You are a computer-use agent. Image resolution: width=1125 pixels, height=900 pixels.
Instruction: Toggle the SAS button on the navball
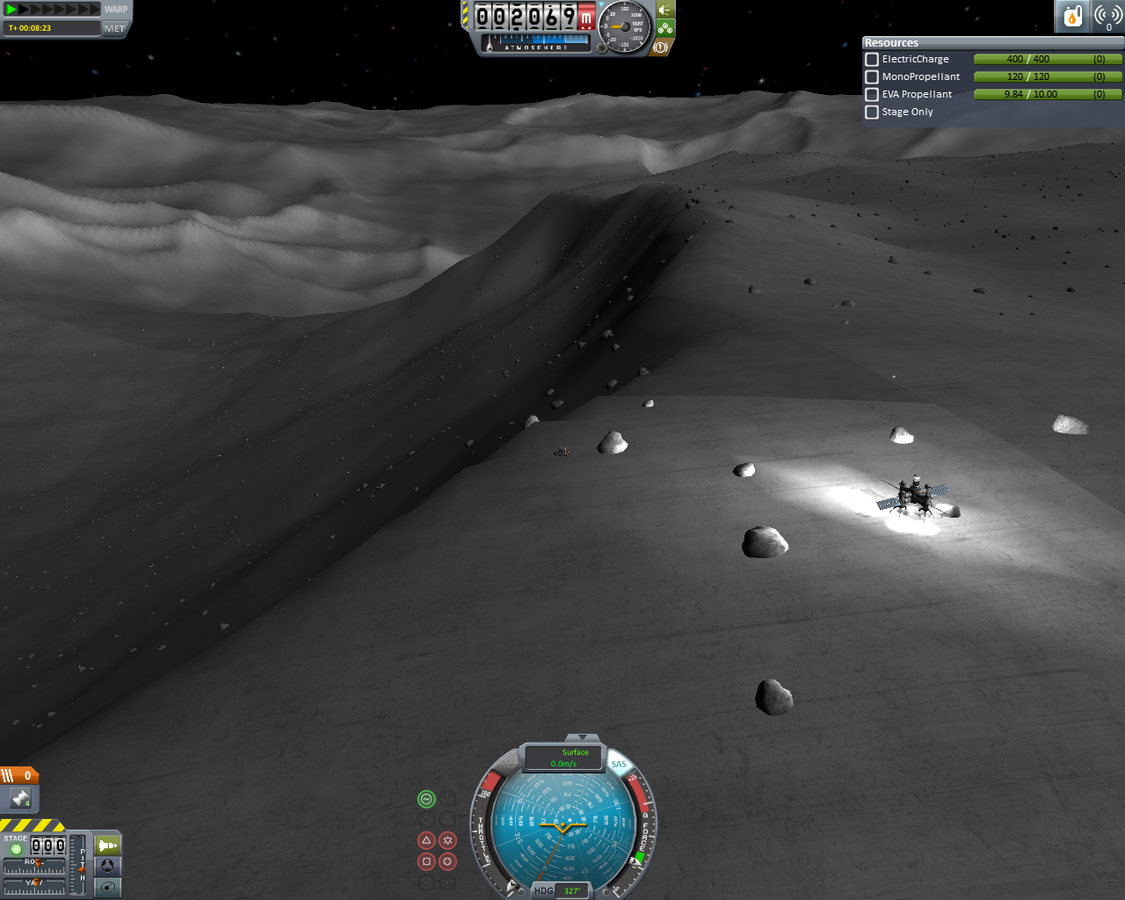[x=619, y=765]
